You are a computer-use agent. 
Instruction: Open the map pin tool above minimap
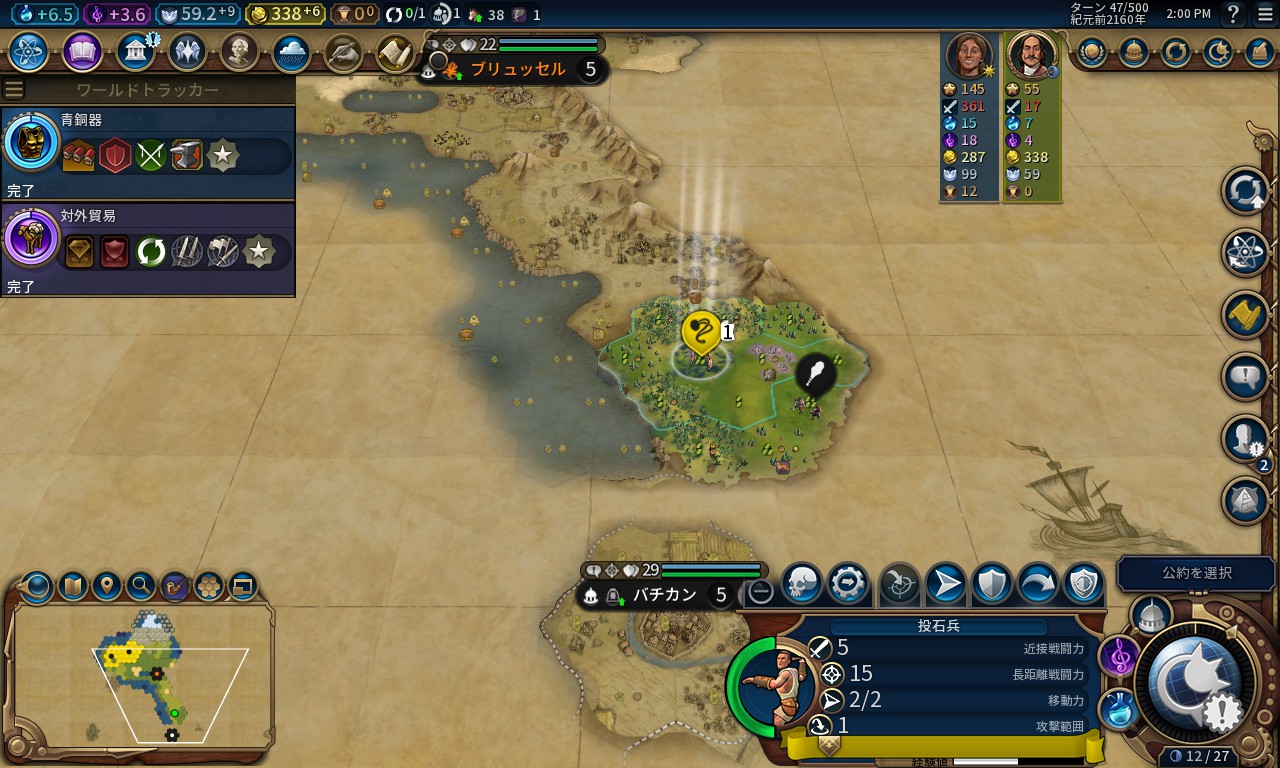(x=107, y=586)
